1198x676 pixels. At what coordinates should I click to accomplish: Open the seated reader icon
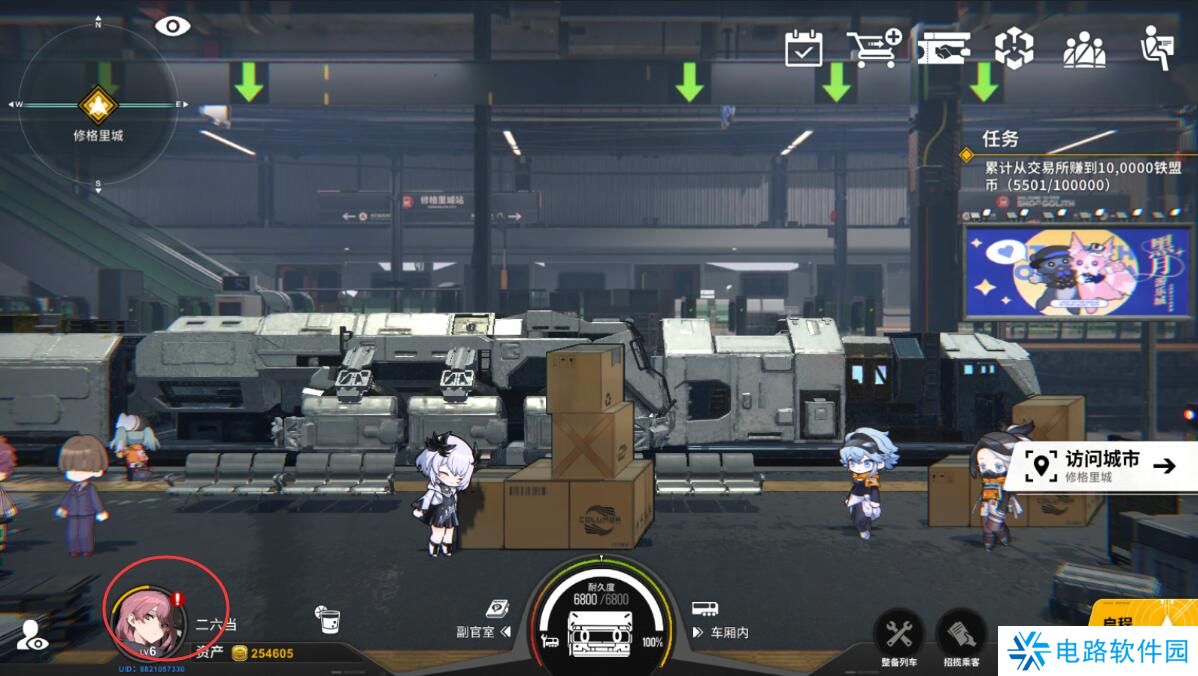coord(1157,48)
